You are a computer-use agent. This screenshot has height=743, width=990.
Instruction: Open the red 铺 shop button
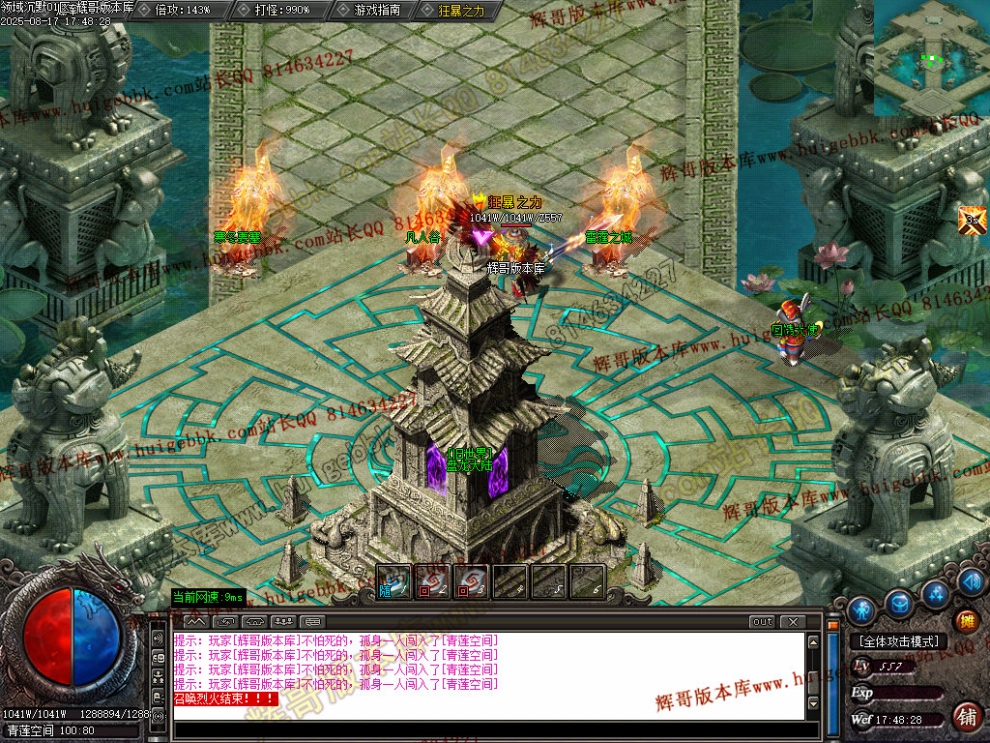click(967, 716)
